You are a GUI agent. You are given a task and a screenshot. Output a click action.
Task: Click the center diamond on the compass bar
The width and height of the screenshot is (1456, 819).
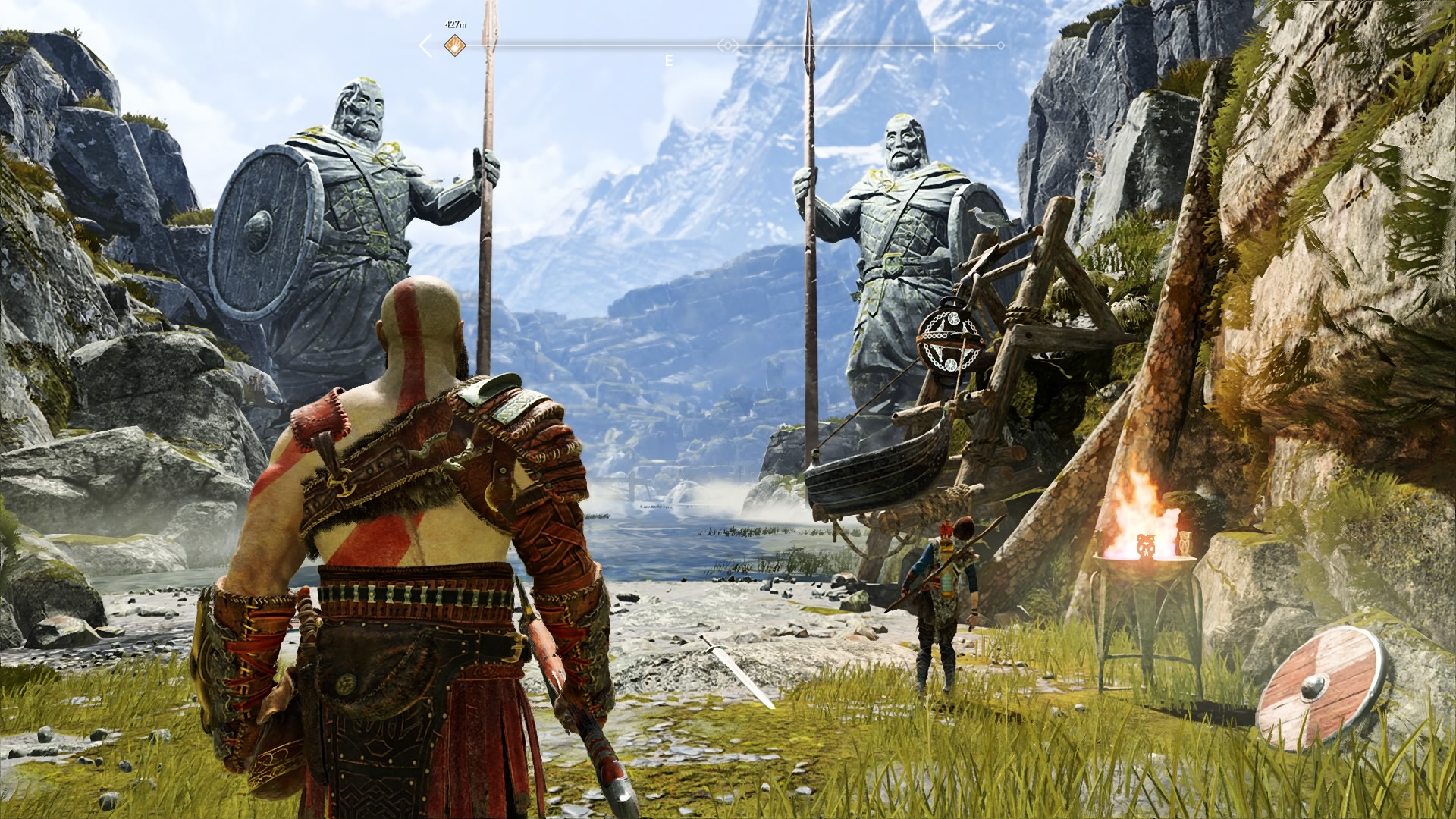pos(728,45)
